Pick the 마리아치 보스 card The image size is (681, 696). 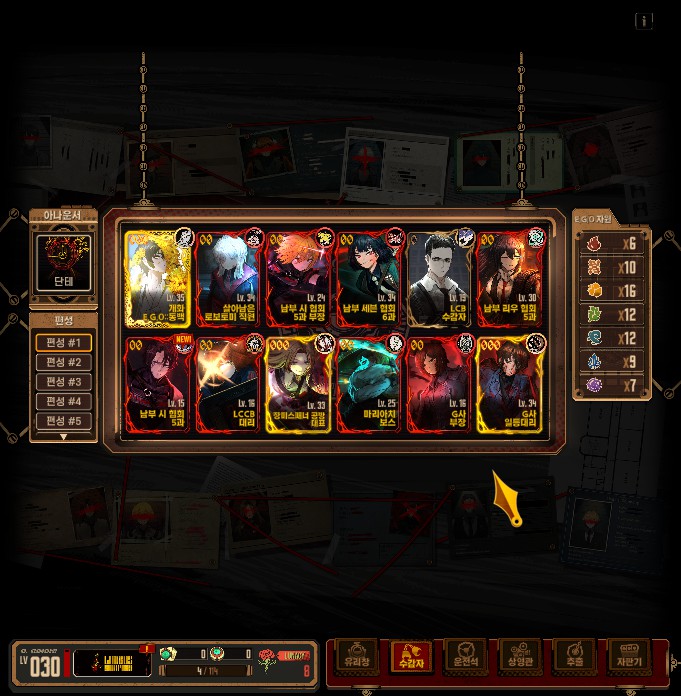click(369, 385)
